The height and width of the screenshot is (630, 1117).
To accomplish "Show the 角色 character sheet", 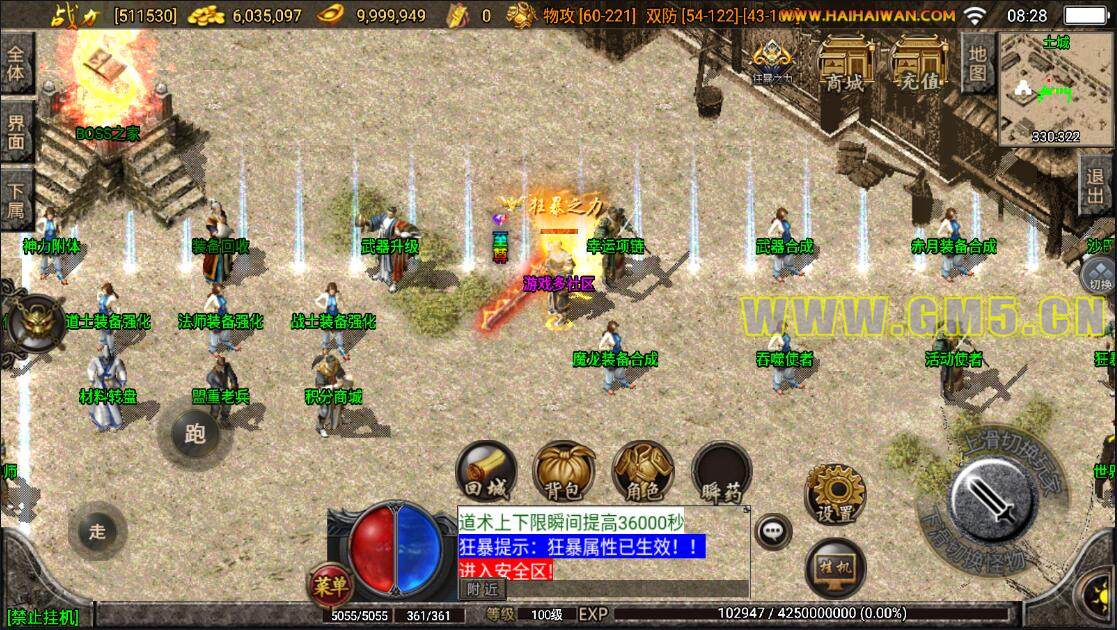I will tap(642, 471).
